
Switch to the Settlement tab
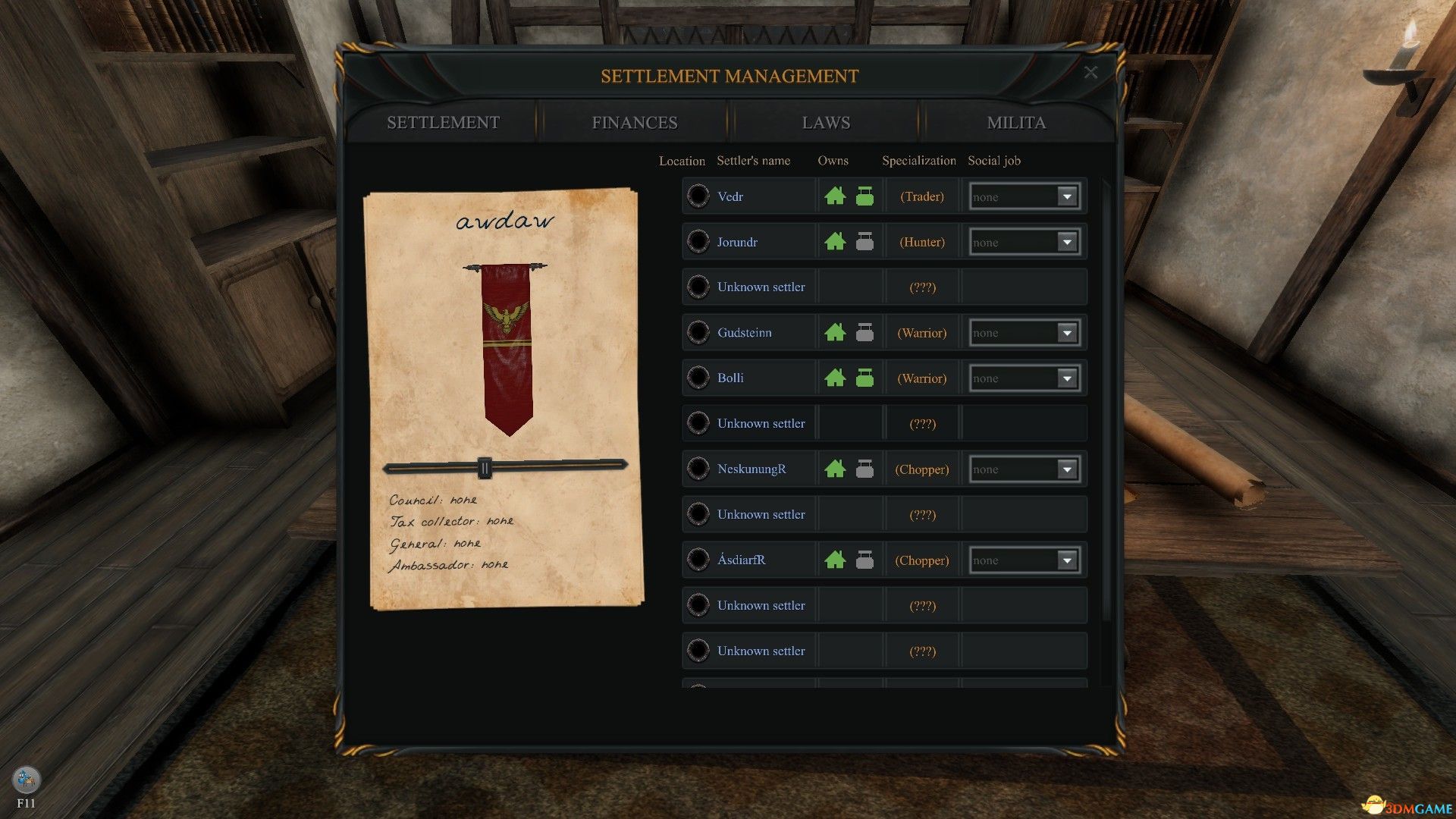coord(443,123)
